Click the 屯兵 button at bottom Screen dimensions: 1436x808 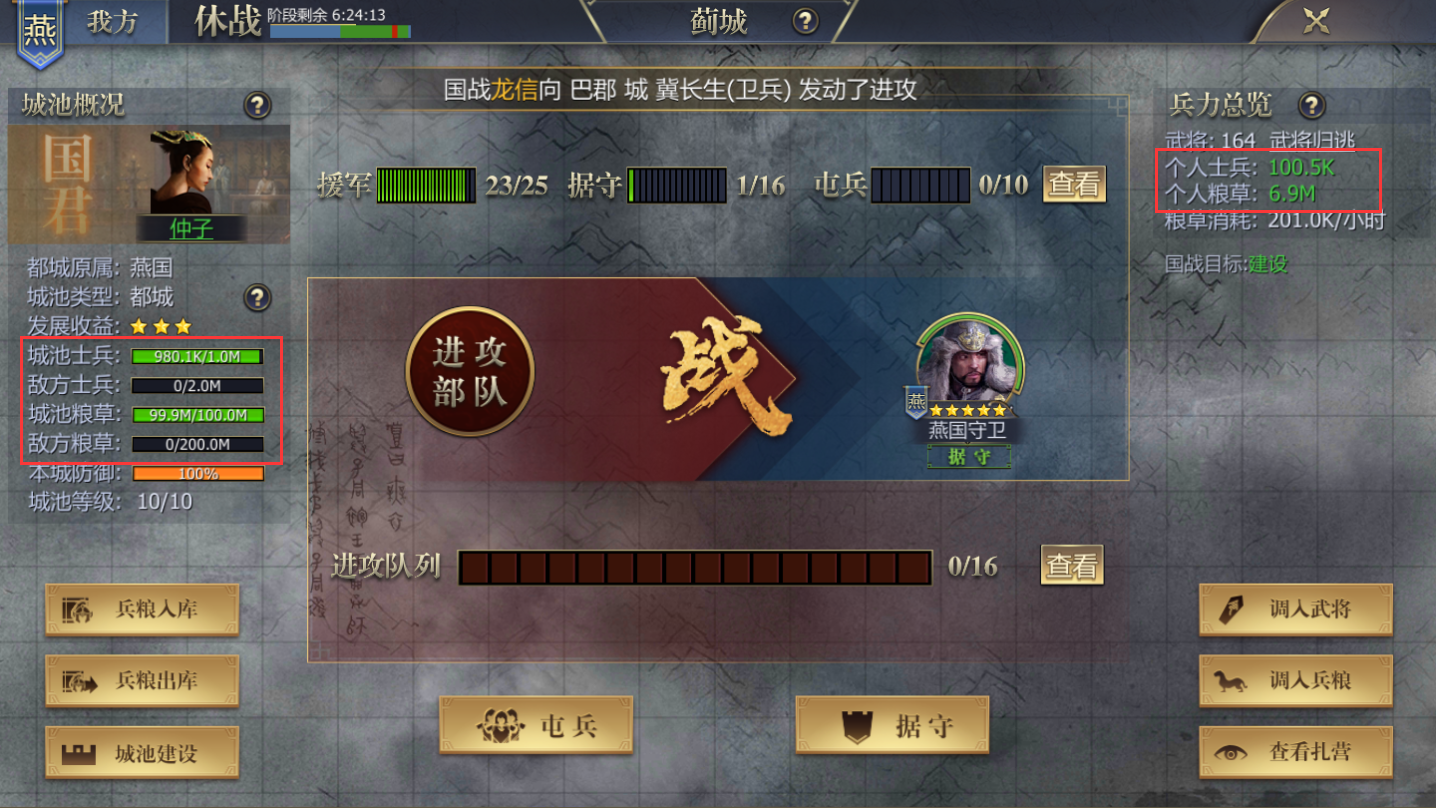pyautogui.click(x=536, y=724)
